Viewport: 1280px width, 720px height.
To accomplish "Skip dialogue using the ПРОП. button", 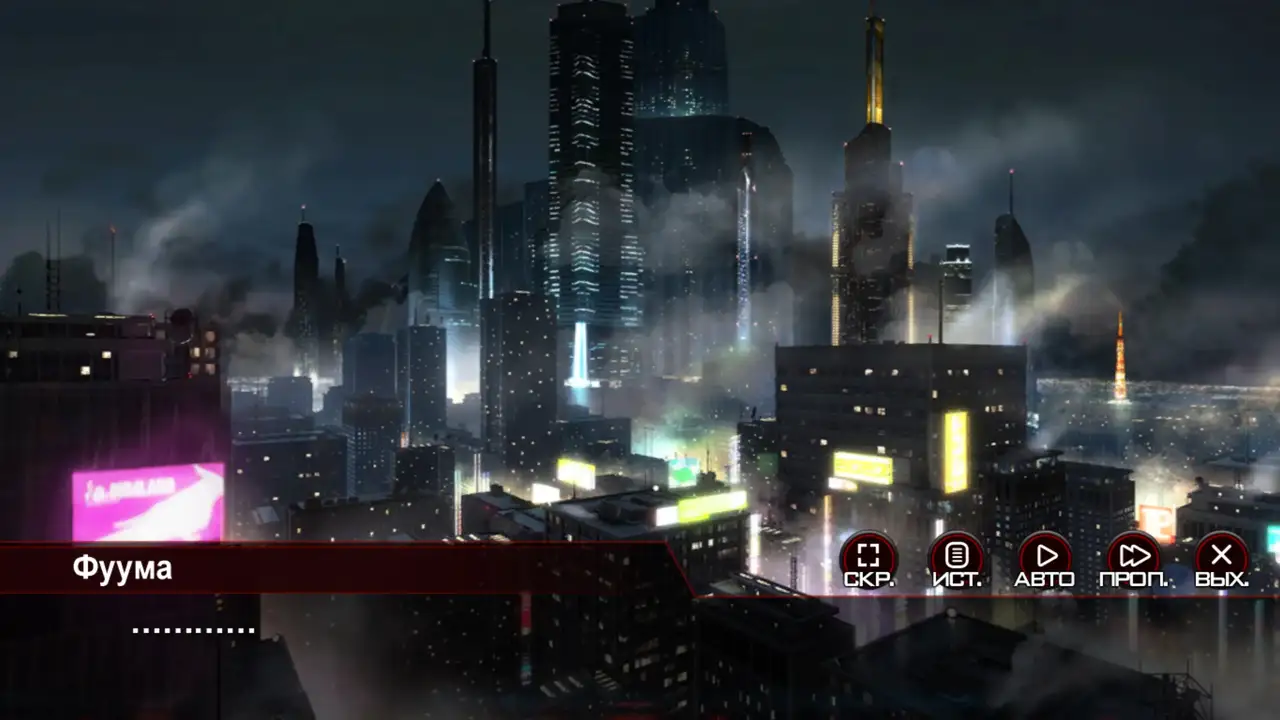I will click(1134, 558).
